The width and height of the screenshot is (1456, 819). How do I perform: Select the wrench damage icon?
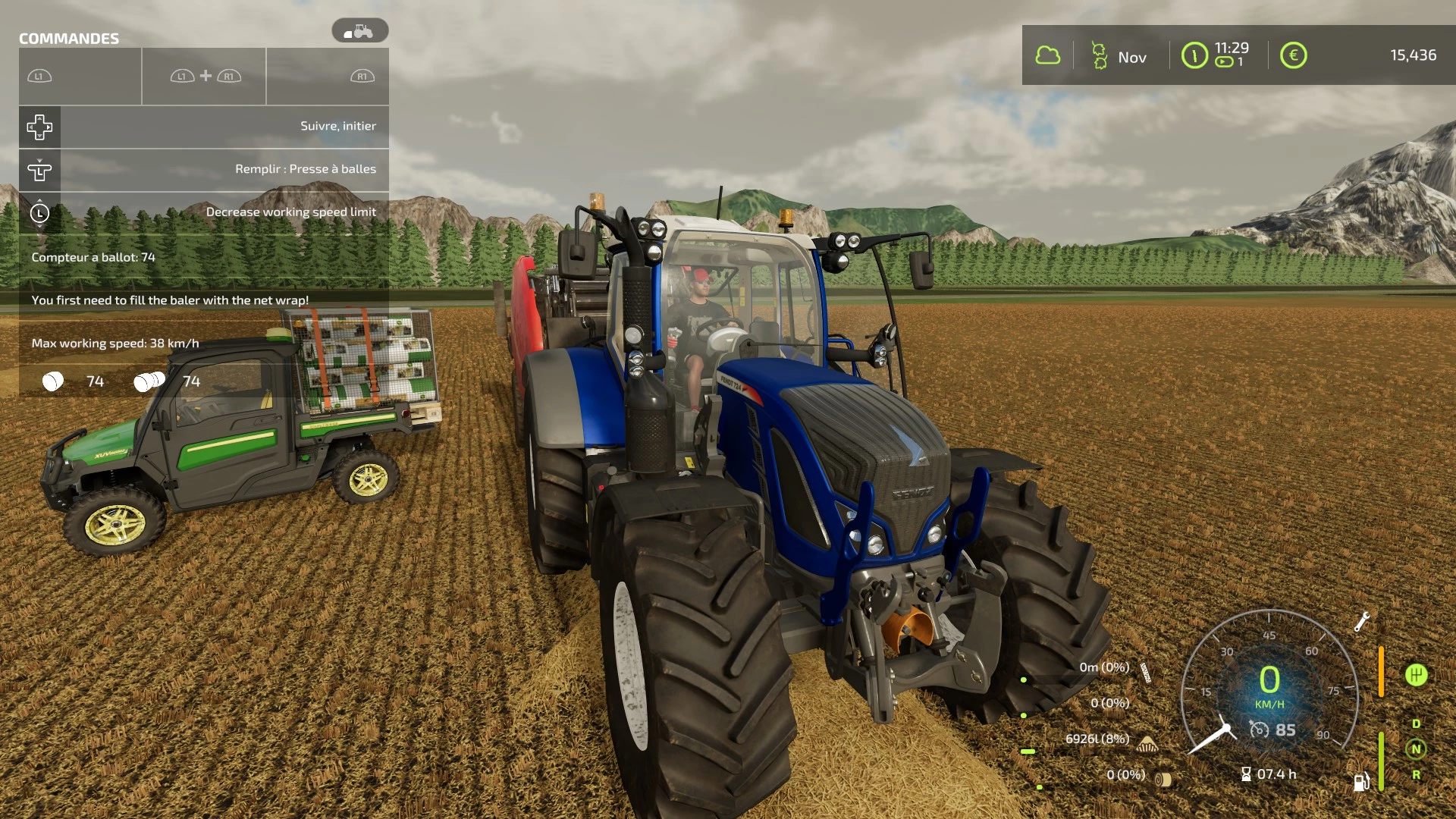pos(1361,622)
